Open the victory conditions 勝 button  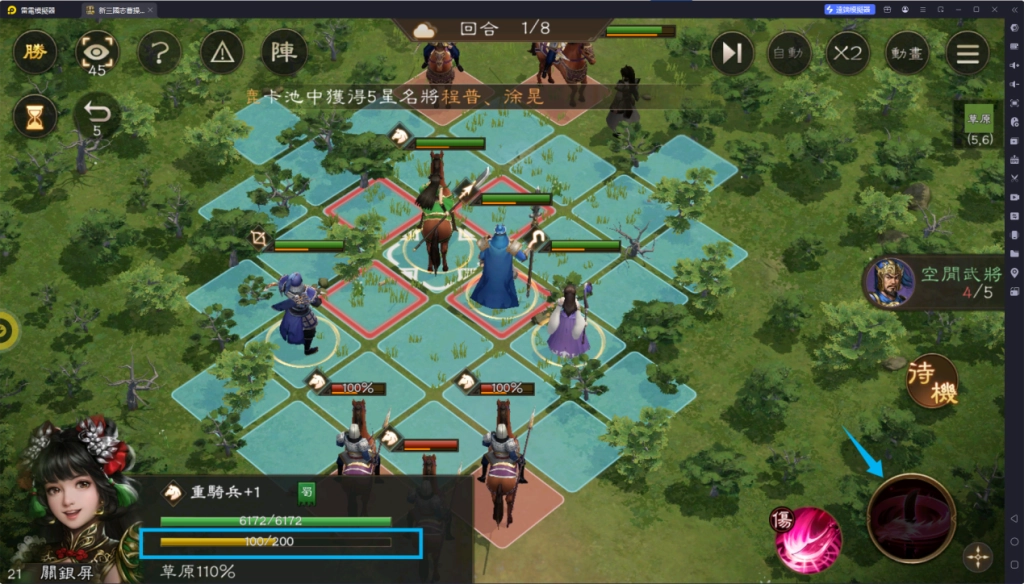point(35,52)
